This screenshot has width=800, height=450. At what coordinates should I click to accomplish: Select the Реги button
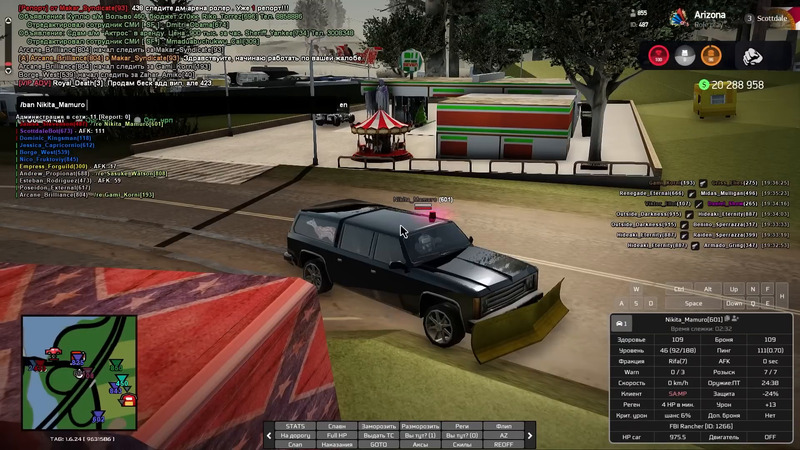click(461, 426)
